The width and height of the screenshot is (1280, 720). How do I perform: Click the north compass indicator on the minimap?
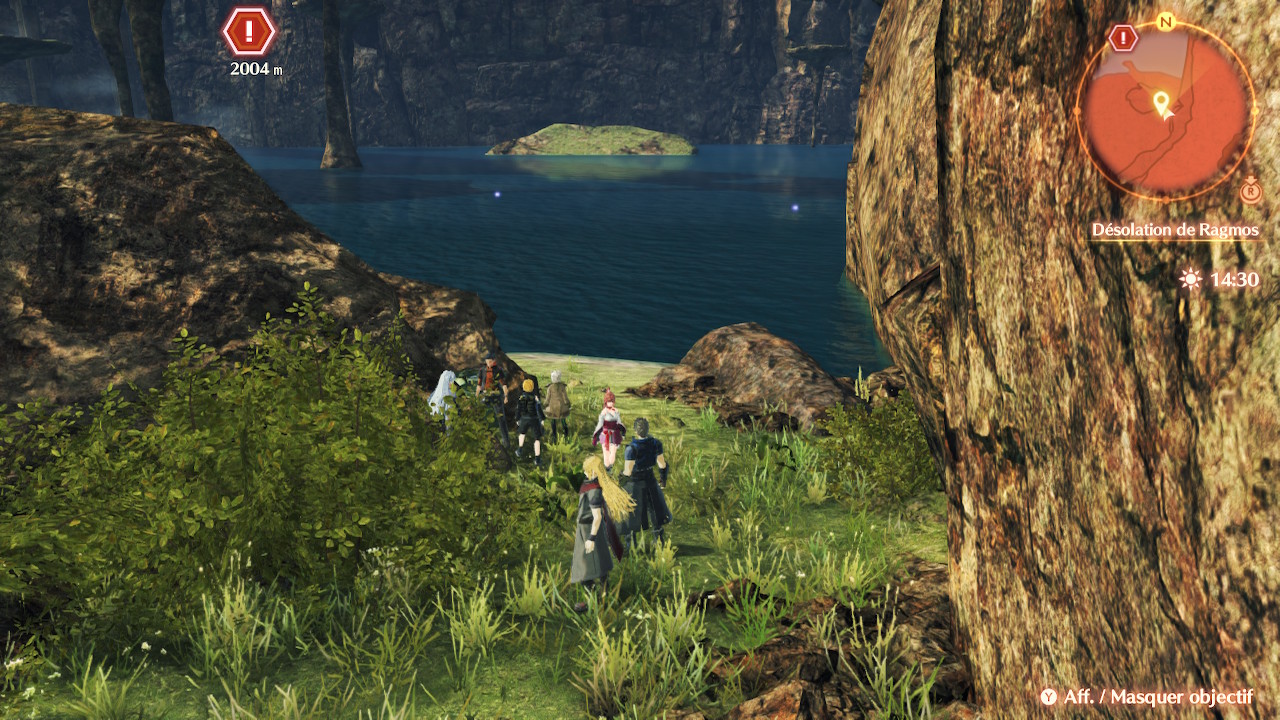pos(1165,21)
